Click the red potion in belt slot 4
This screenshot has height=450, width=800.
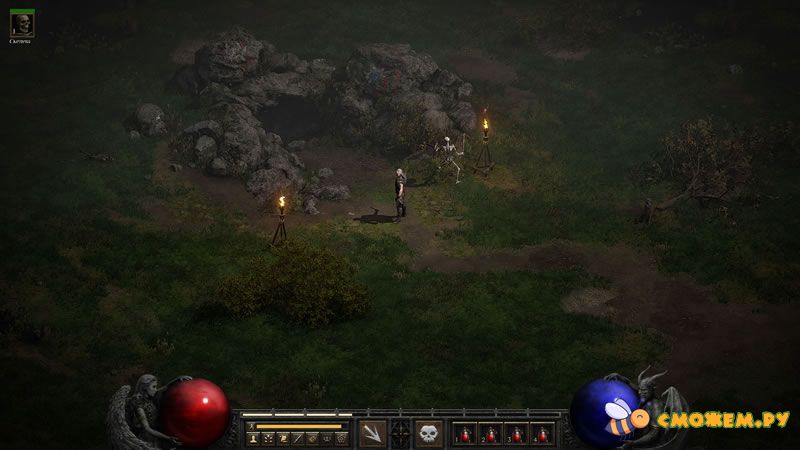coord(543,434)
